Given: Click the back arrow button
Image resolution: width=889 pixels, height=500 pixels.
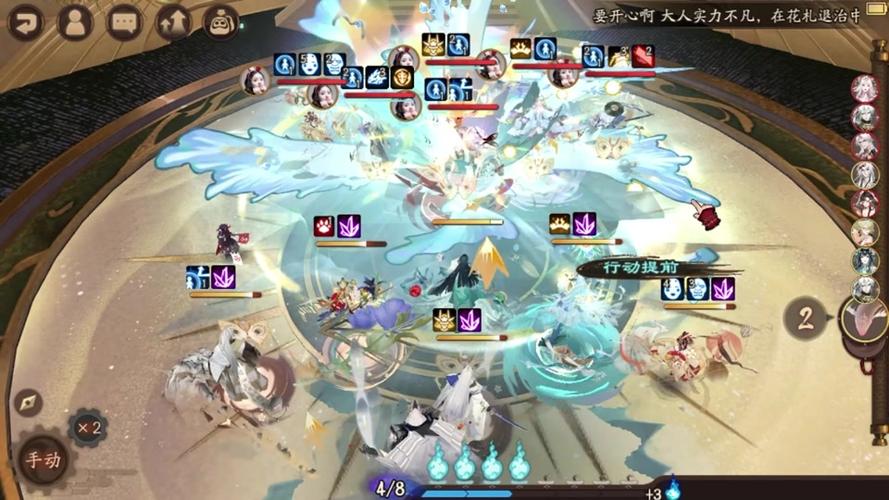Looking at the screenshot, I should 27,21.
